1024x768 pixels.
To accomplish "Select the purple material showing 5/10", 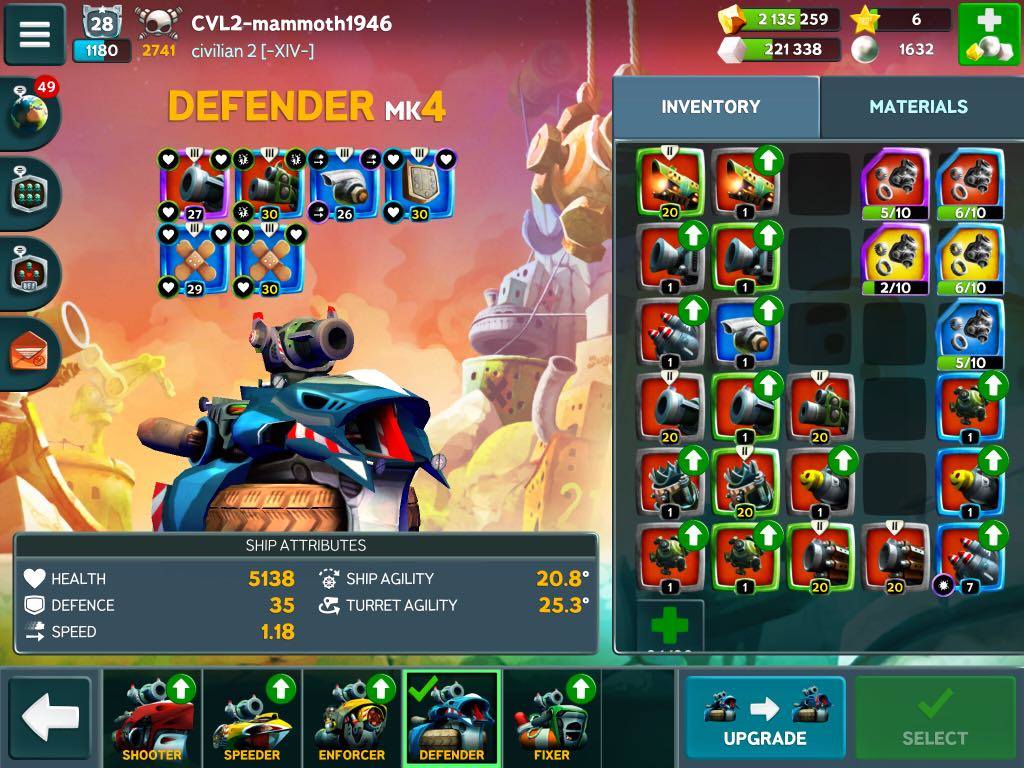I will click(895, 184).
